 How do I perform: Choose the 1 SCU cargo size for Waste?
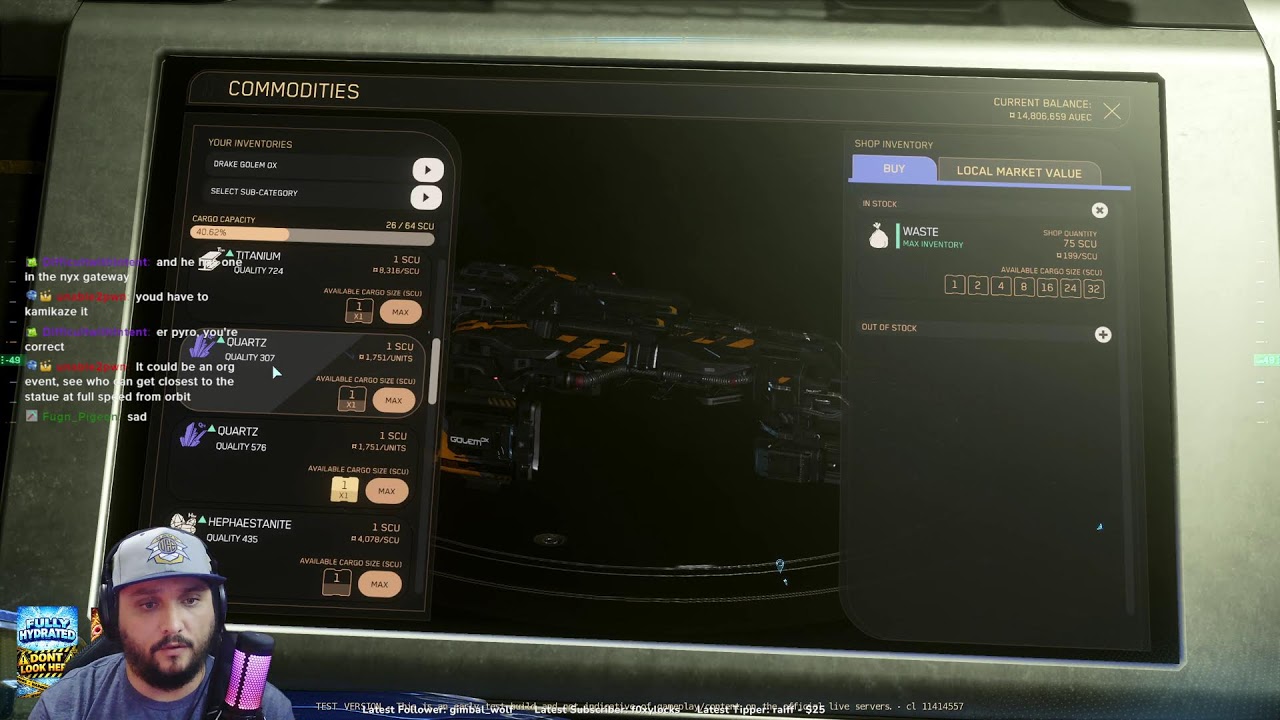954,286
